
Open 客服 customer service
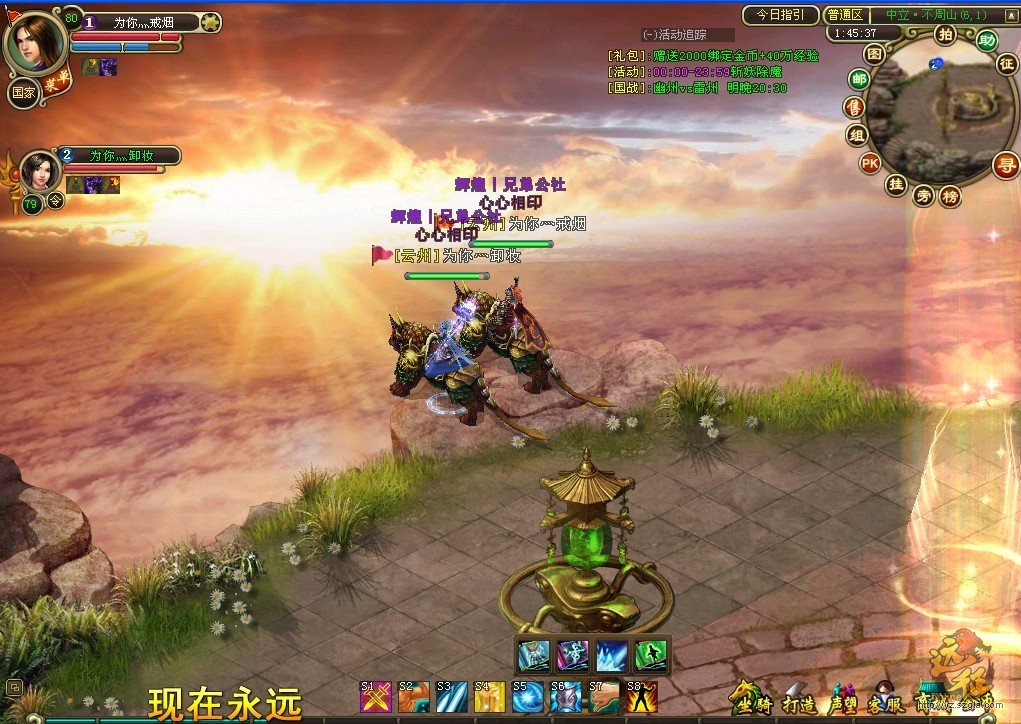point(885,697)
